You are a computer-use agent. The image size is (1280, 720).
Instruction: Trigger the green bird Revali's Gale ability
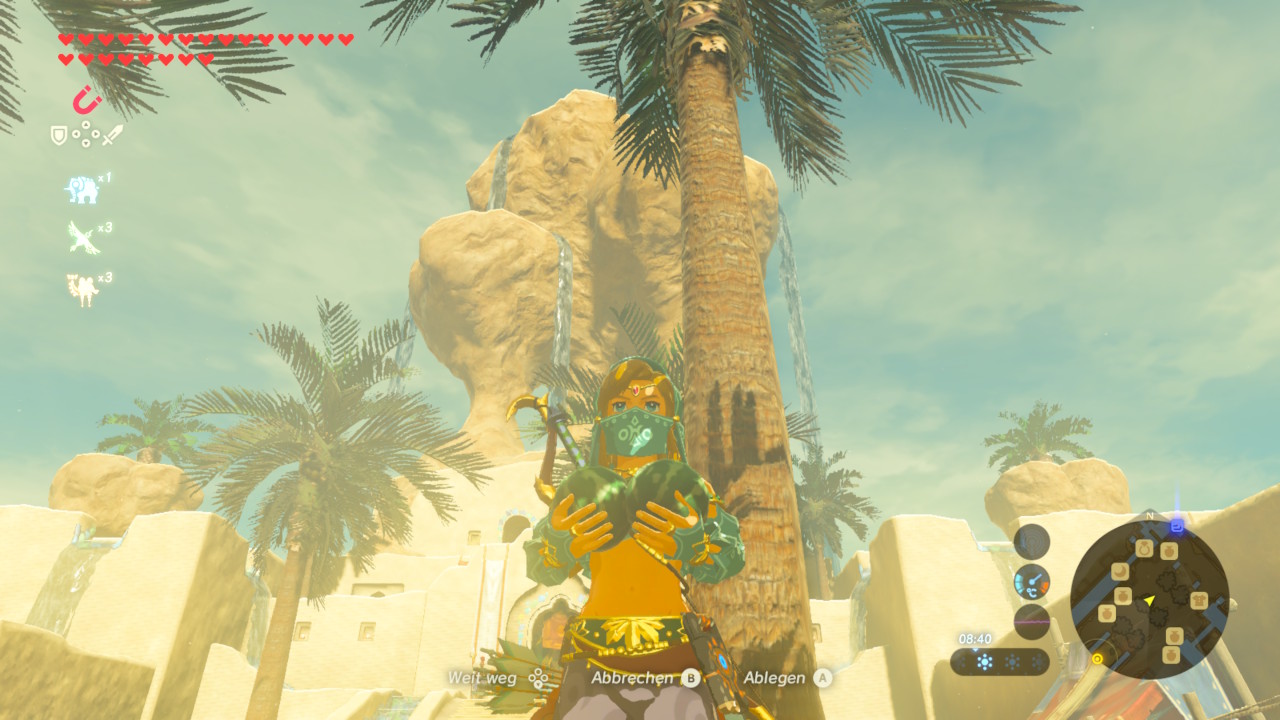click(82, 237)
